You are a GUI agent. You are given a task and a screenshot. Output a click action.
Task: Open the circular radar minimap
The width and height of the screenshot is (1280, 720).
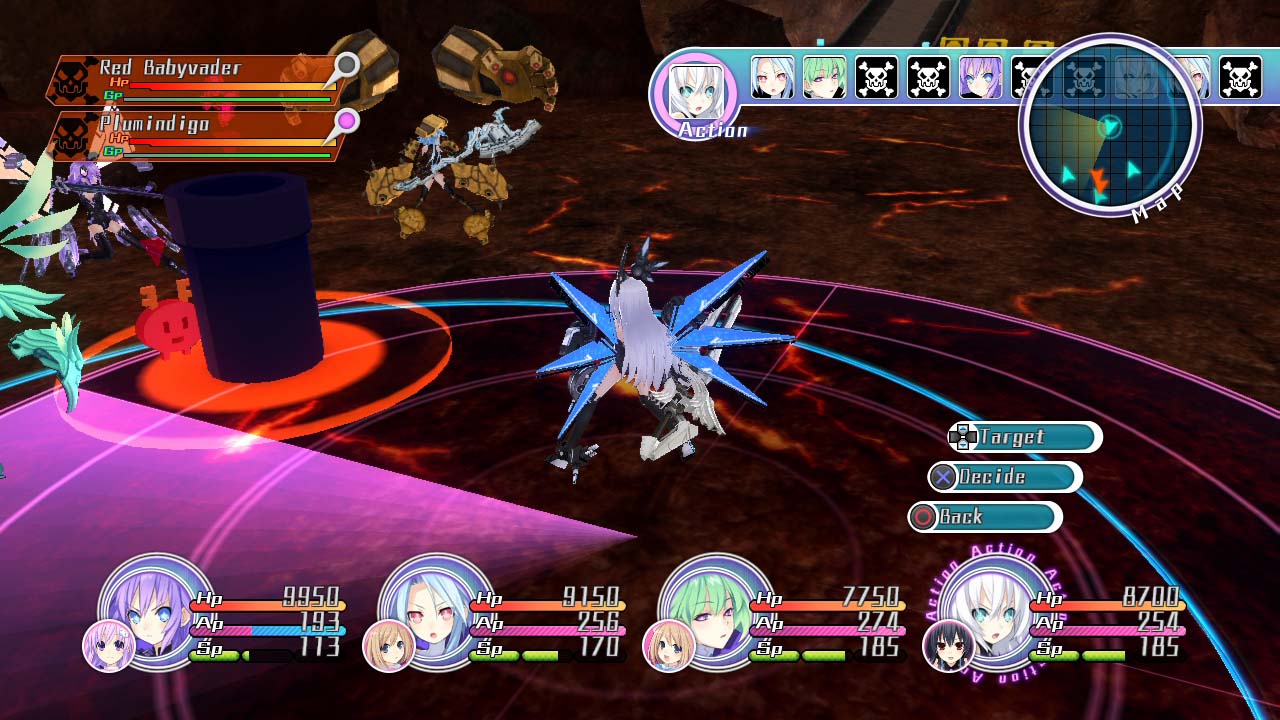1109,127
